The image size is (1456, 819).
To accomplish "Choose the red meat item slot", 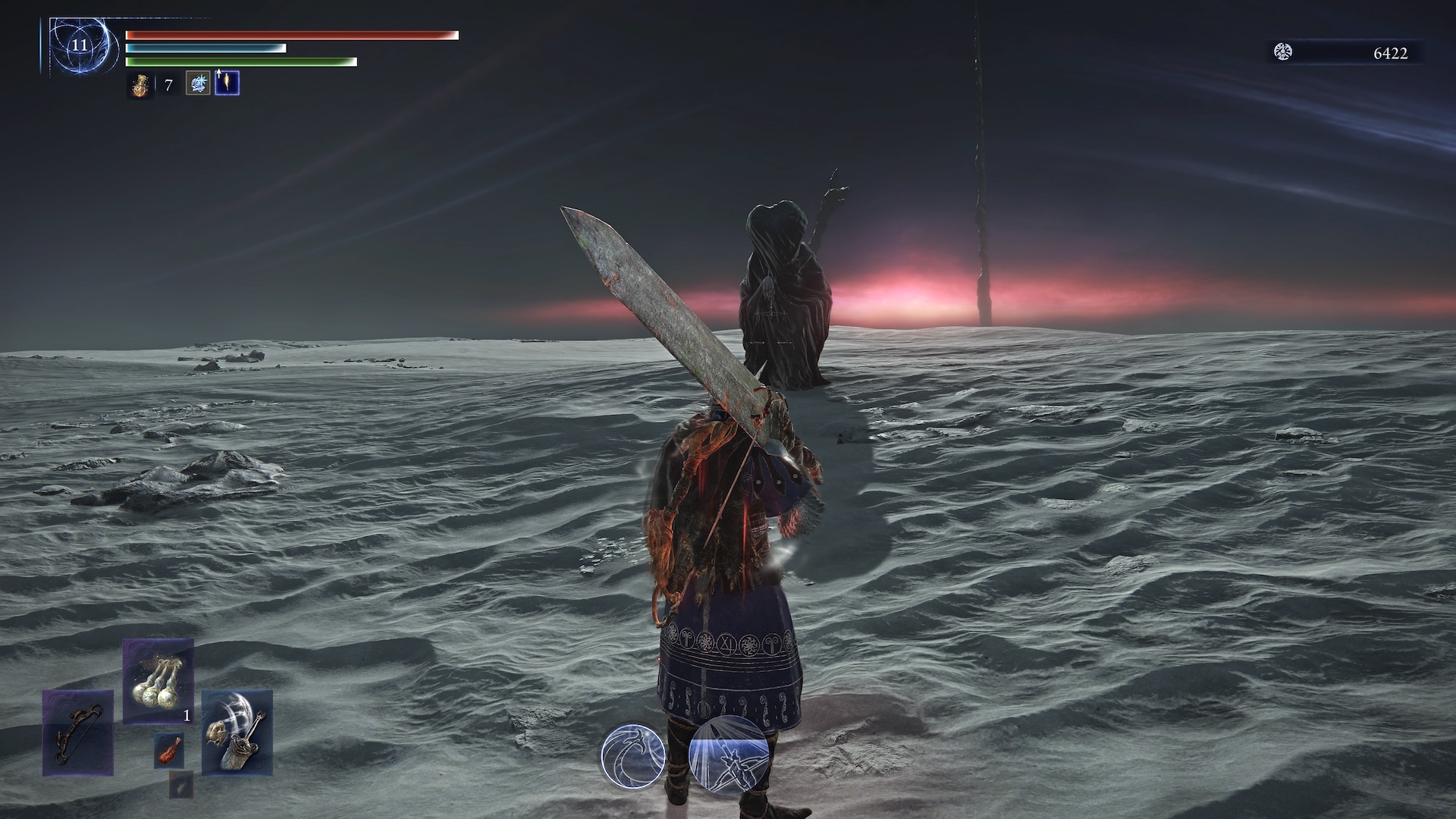I will (x=168, y=749).
